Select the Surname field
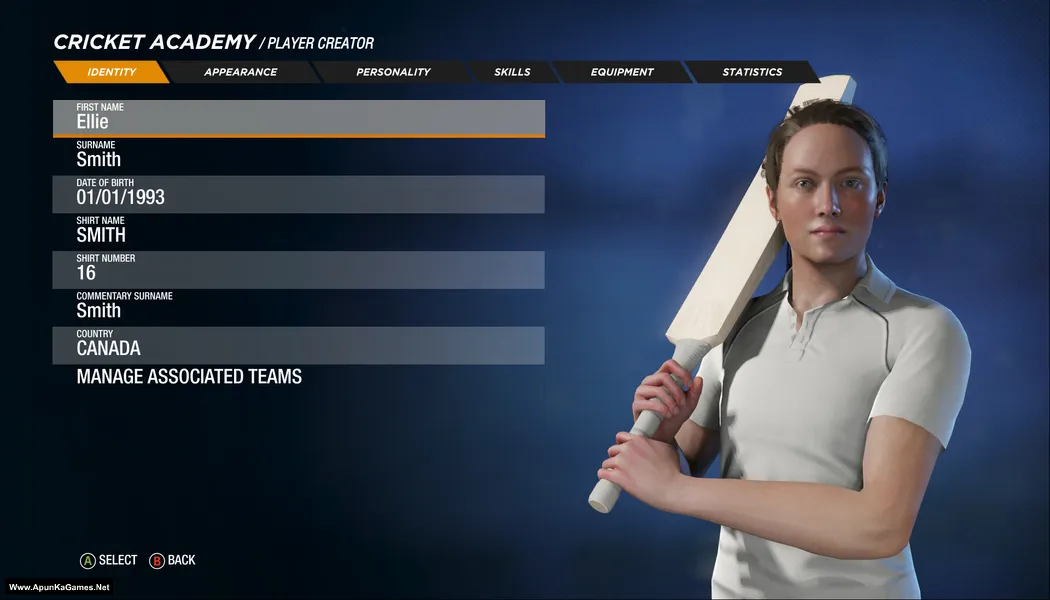This screenshot has width=1050, height=600. pos(298,156)
